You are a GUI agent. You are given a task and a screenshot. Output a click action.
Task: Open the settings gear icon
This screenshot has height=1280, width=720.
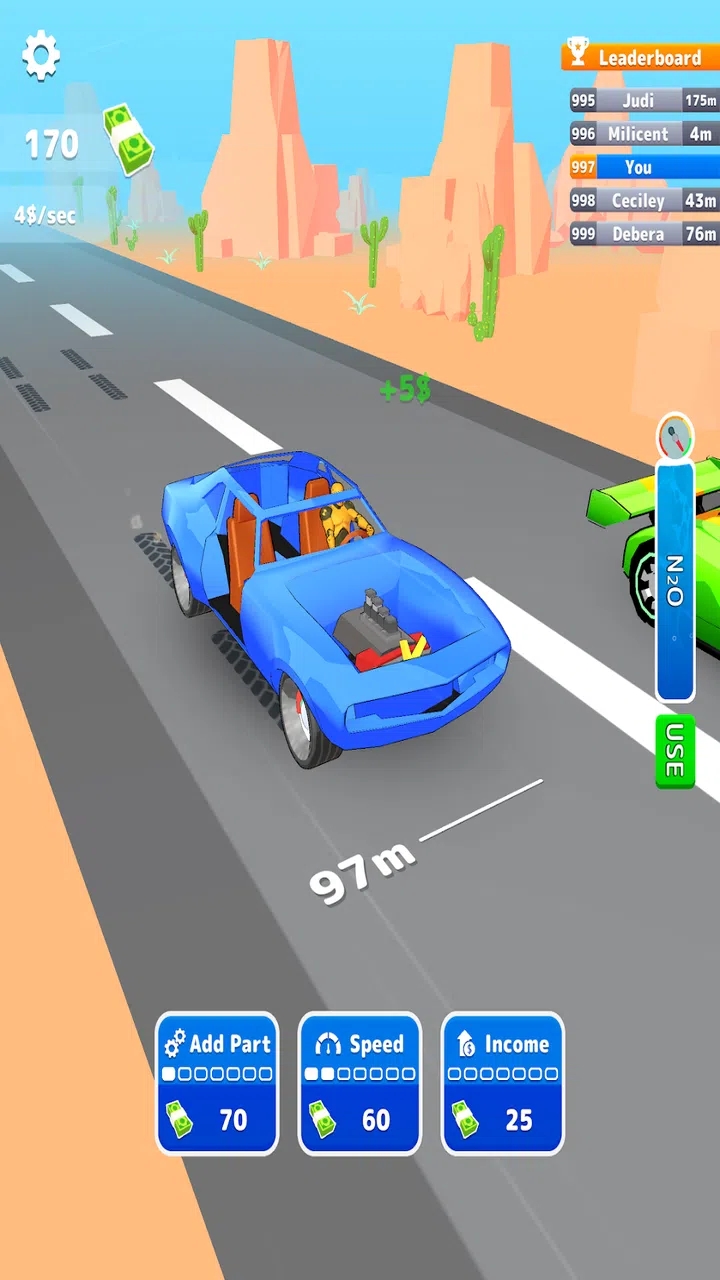click(42, 56)
